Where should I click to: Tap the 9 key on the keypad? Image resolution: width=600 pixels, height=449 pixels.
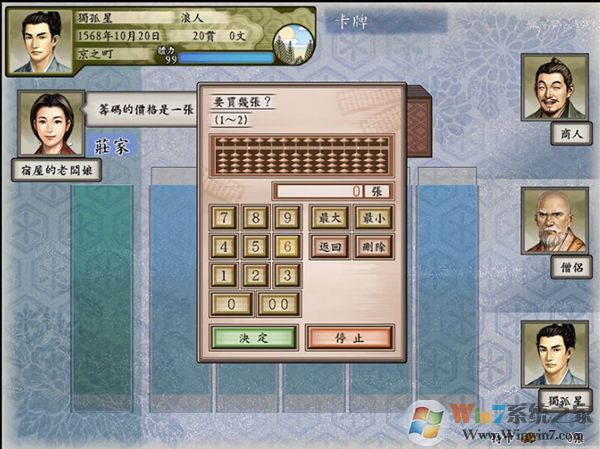point(288,217)
